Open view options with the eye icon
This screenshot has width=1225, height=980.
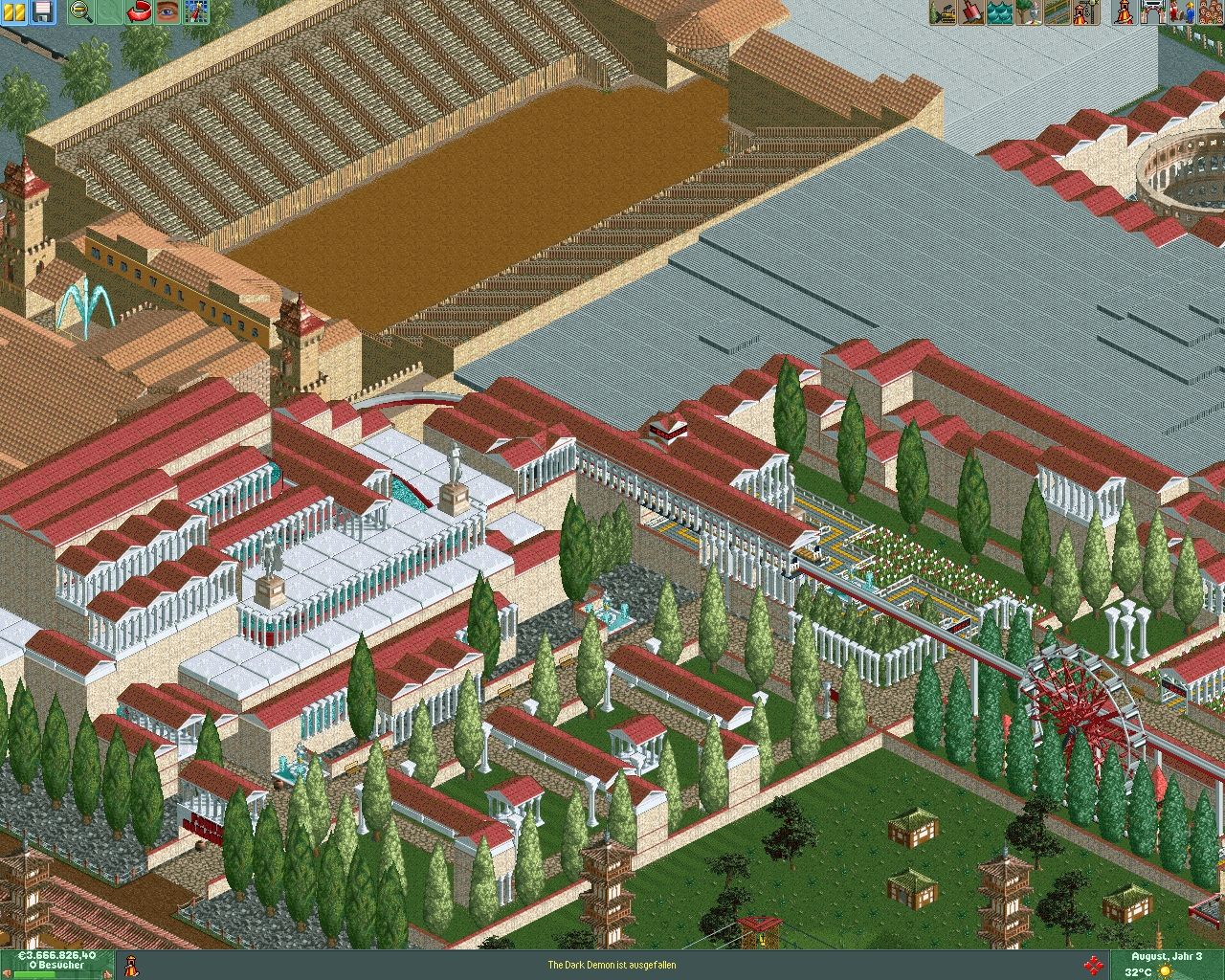(167, 11)
